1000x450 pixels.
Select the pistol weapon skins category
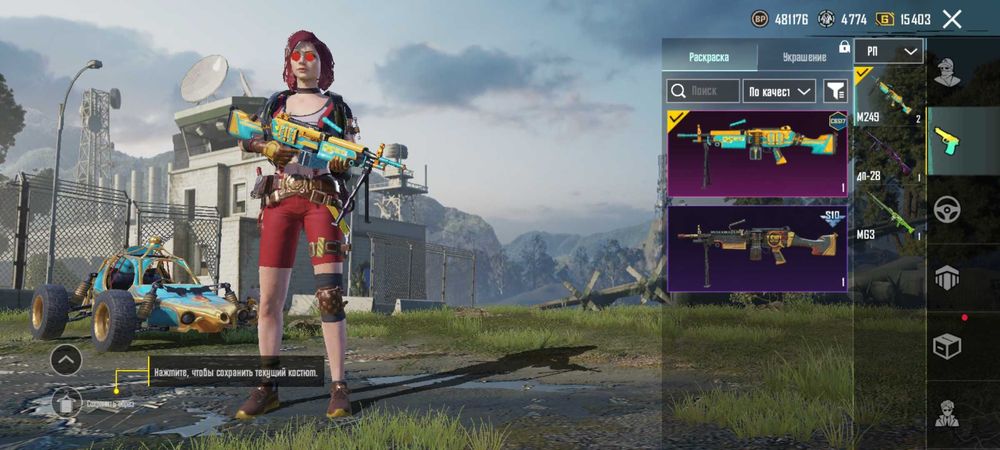pos(946,141)
